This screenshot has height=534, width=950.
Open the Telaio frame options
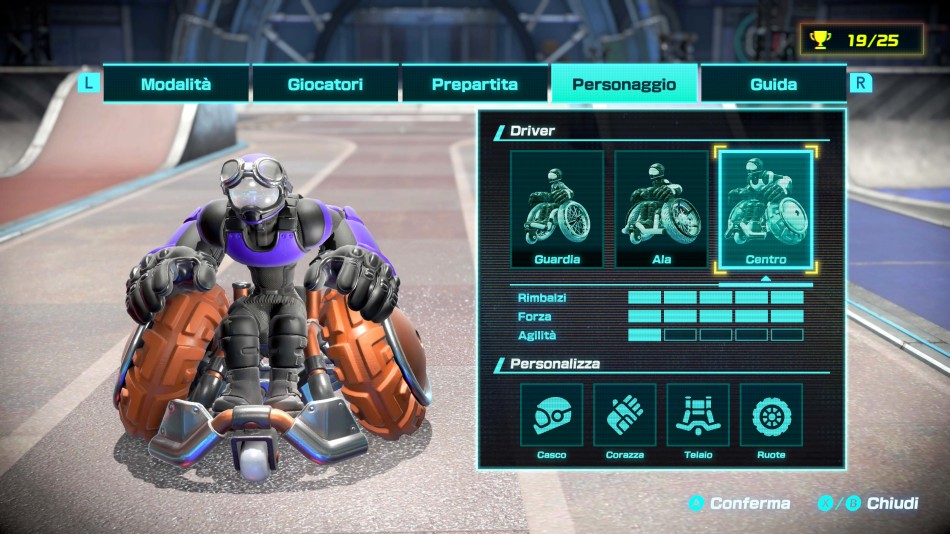pyautogui.click(x=698, y=415)
